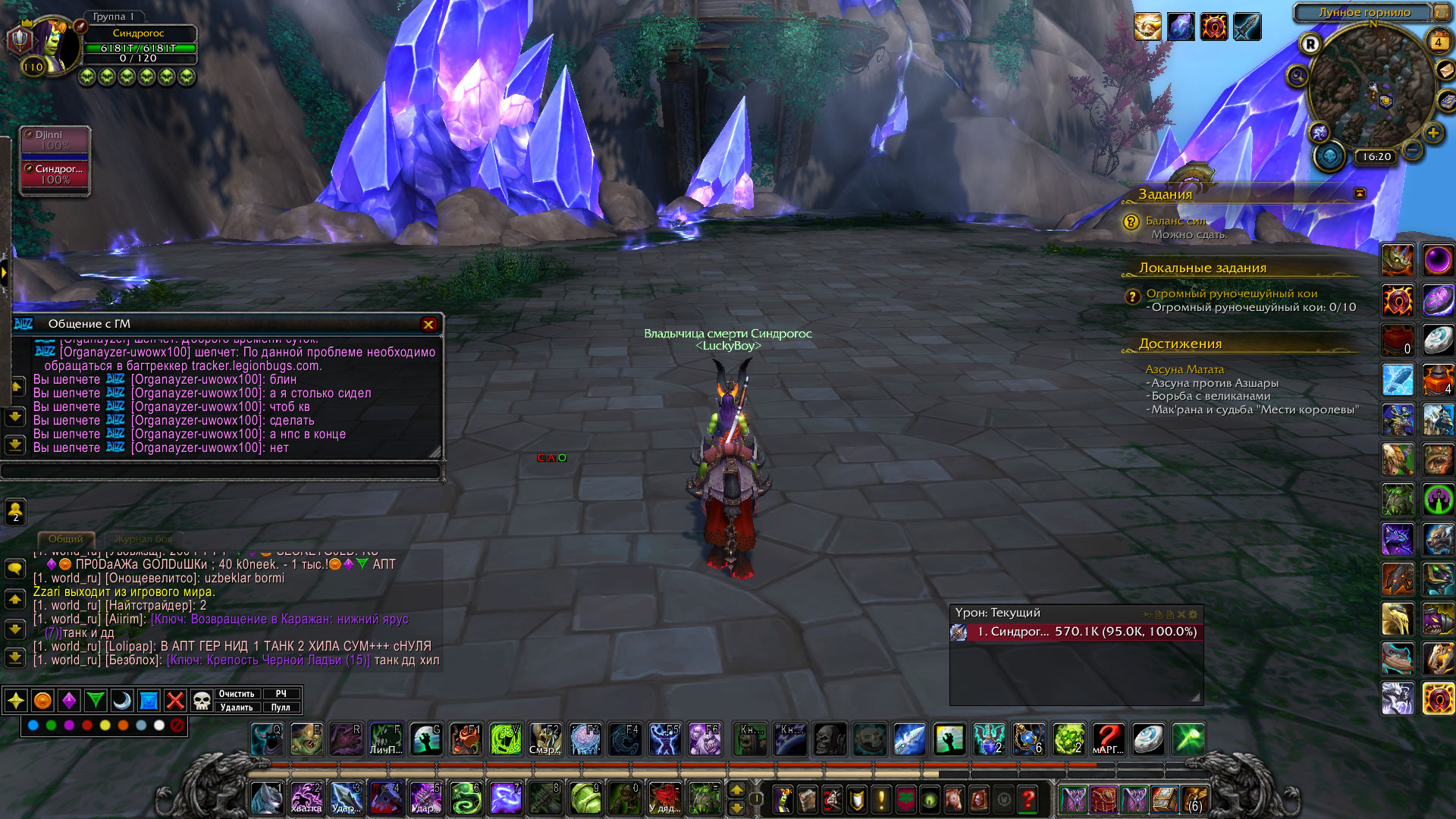Viewport: 1456px width, 819px height.
Task: Collapse the Задания objective tracker
Action: point(1360,193)
